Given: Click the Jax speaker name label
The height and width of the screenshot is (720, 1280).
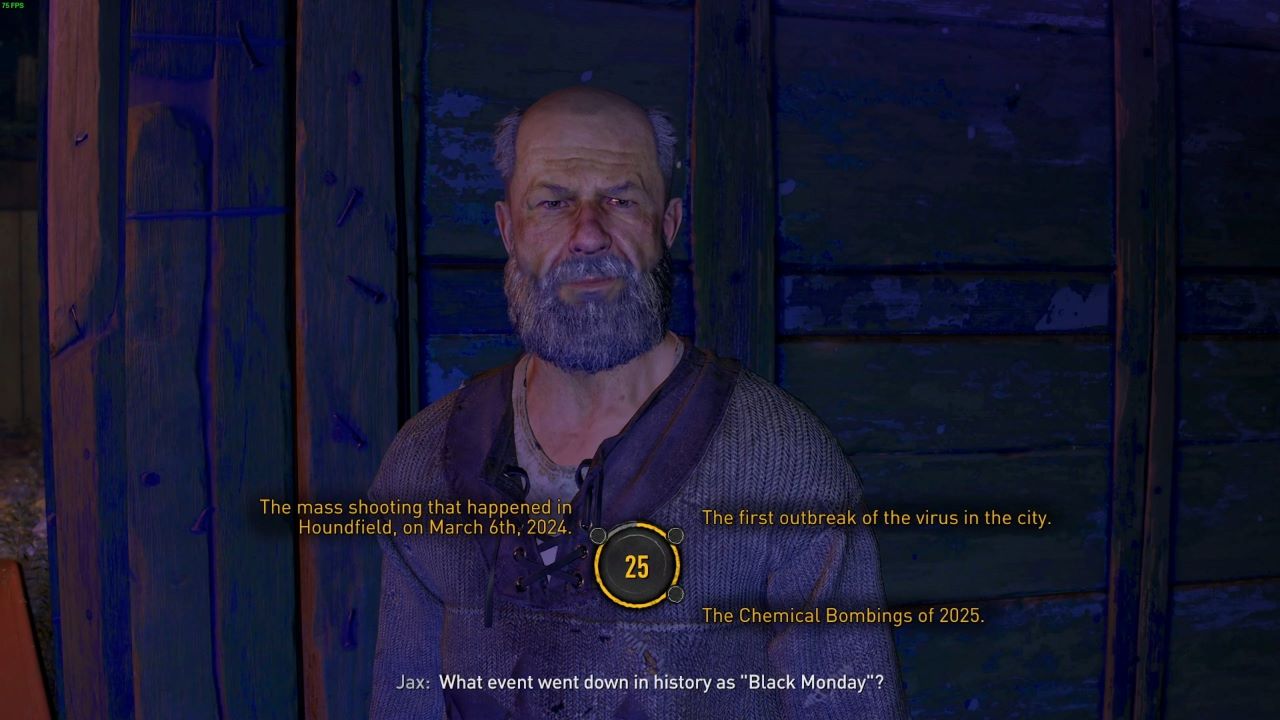Looking at the screenshot, I should (413, 682).
